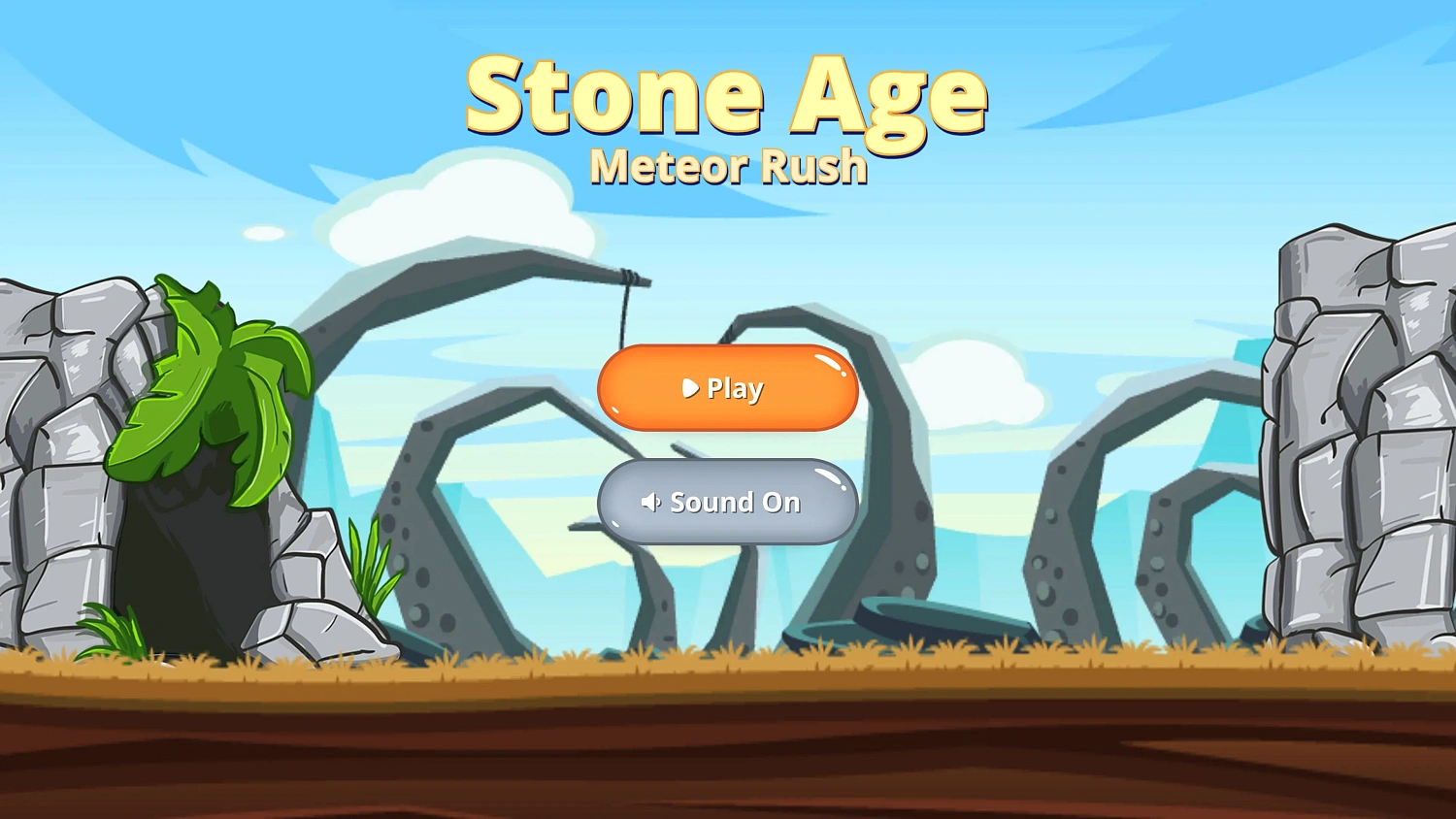Click the hanging rope on the rock arch

click(x=626, y=311)
